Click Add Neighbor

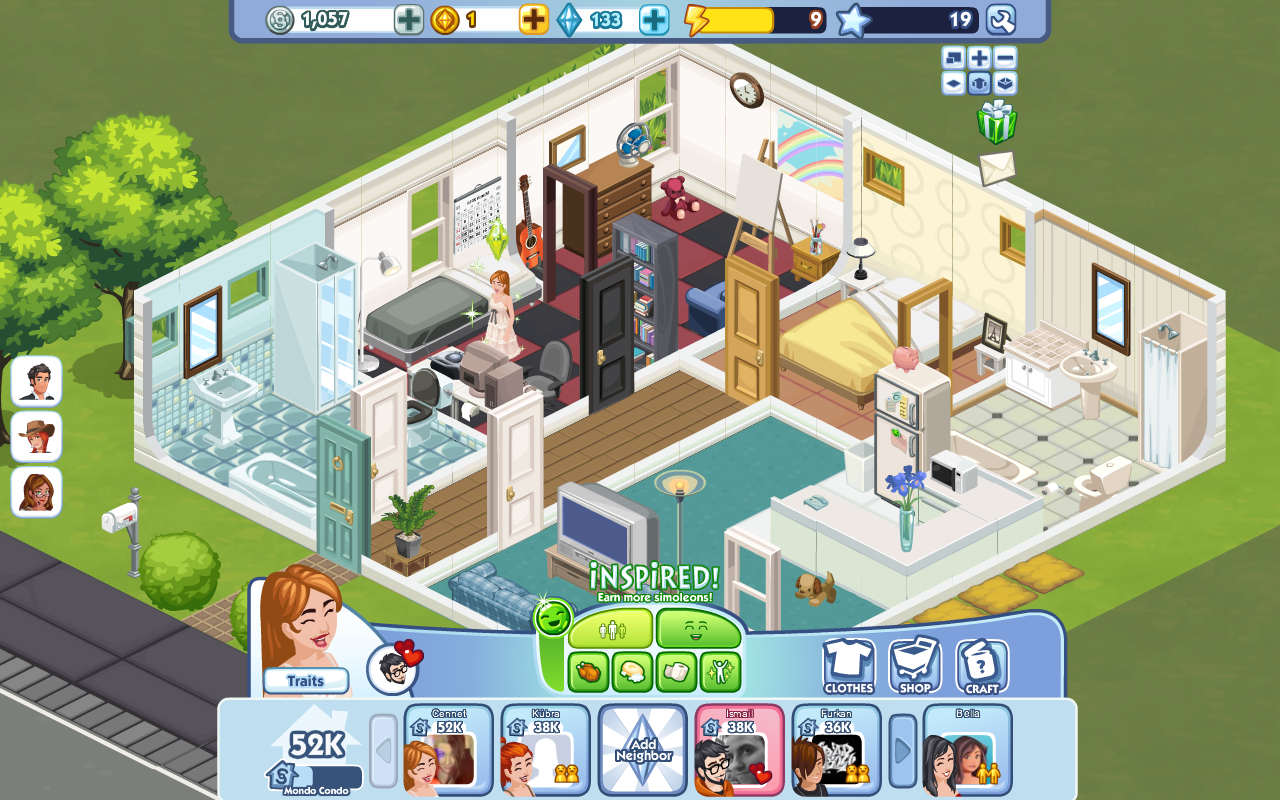coord(642,748)
